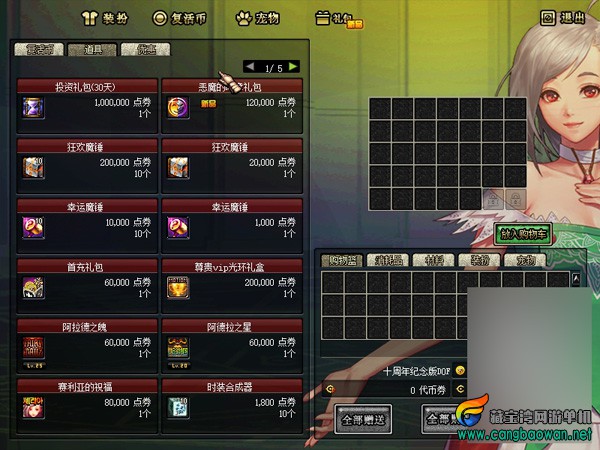600x450 pixels.
Task: Pick the 首充礼包 item
Action: (x=87, y=281)
